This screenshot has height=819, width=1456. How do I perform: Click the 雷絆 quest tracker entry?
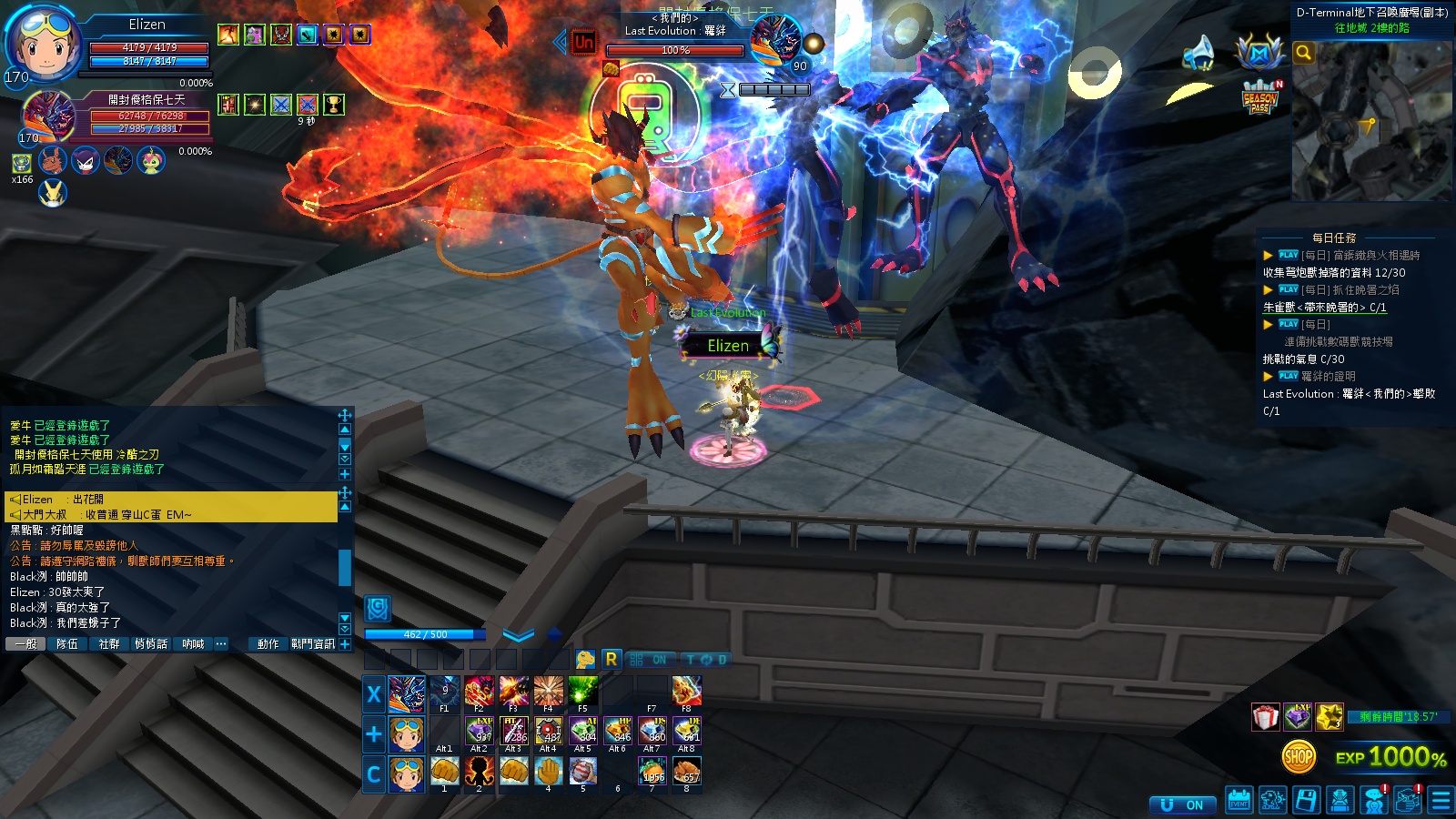click(x=1349, y=393)
